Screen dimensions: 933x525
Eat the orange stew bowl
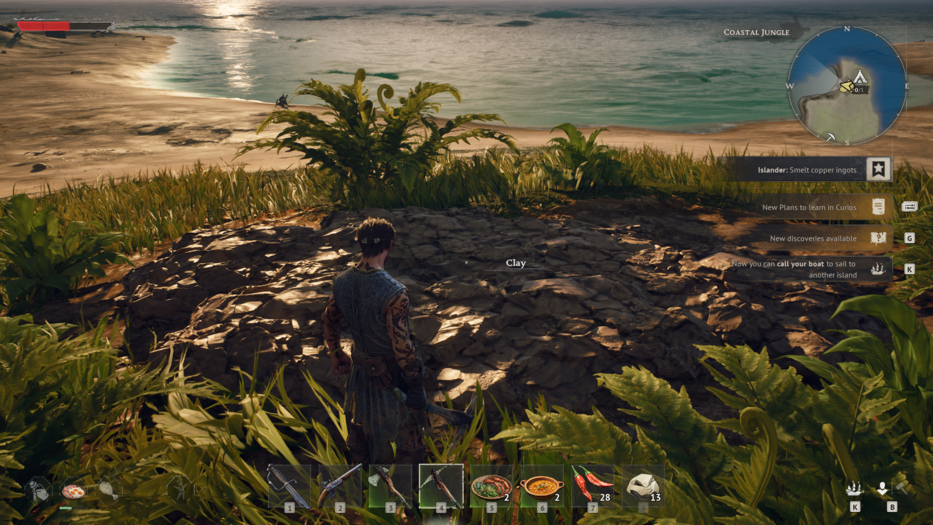click(x=542, y=486)
